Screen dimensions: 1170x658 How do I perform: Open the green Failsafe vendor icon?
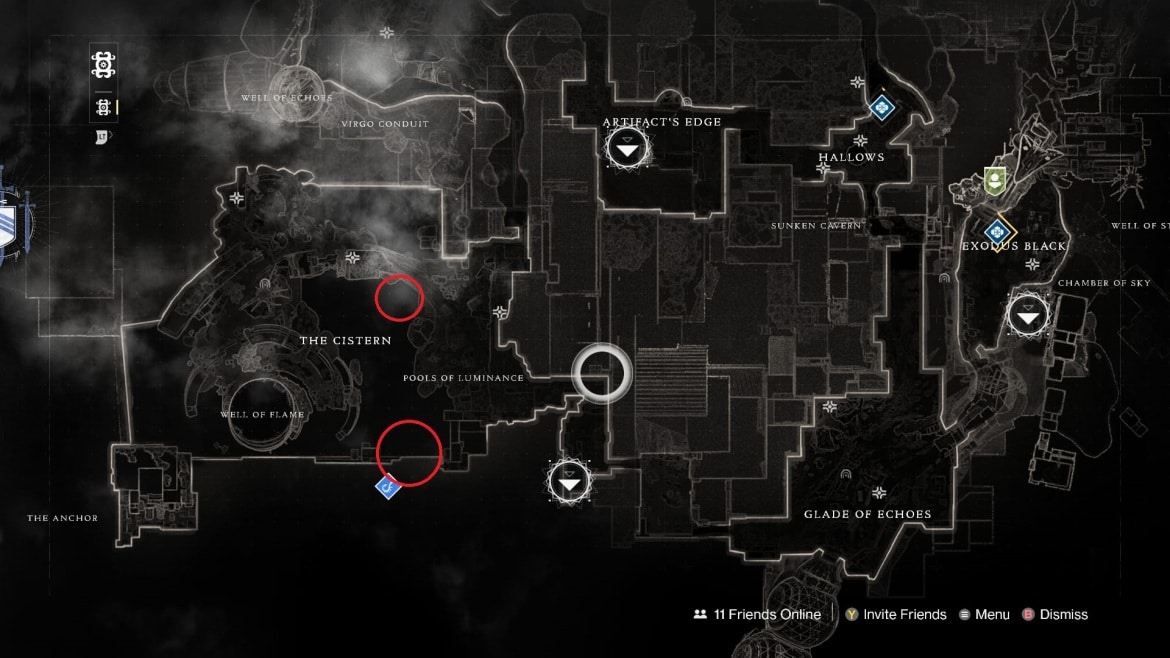tap(993, 181)
